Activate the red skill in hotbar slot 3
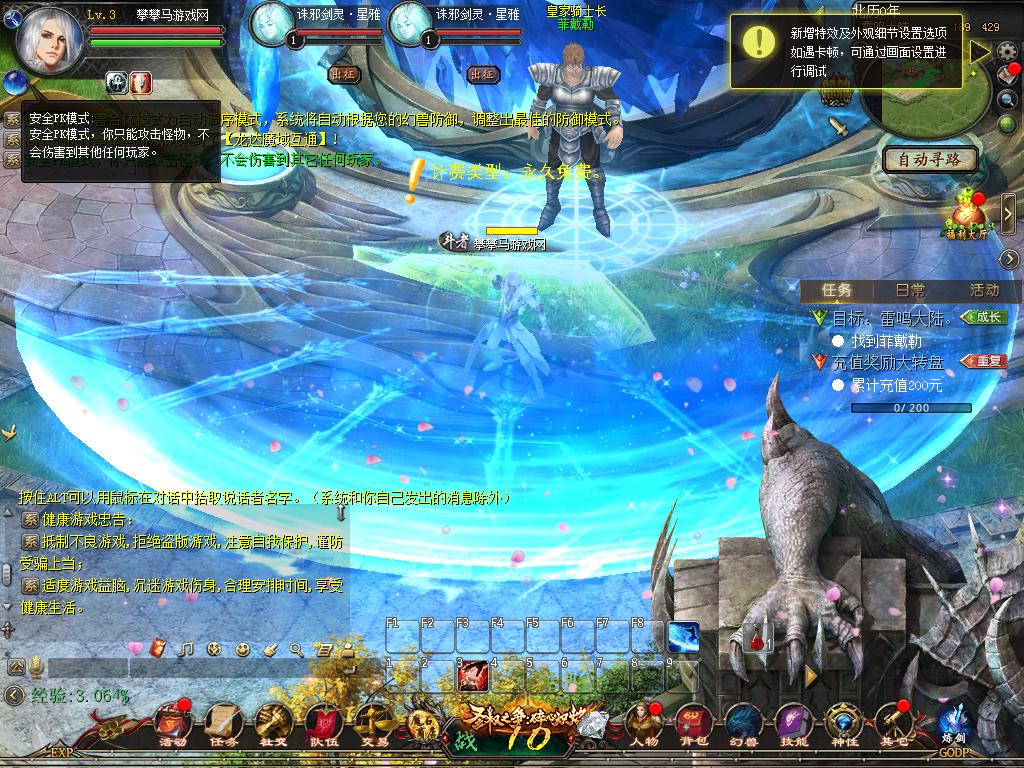Image resolution: width=1024 pixels, height=768 pixels. point(472,676)
